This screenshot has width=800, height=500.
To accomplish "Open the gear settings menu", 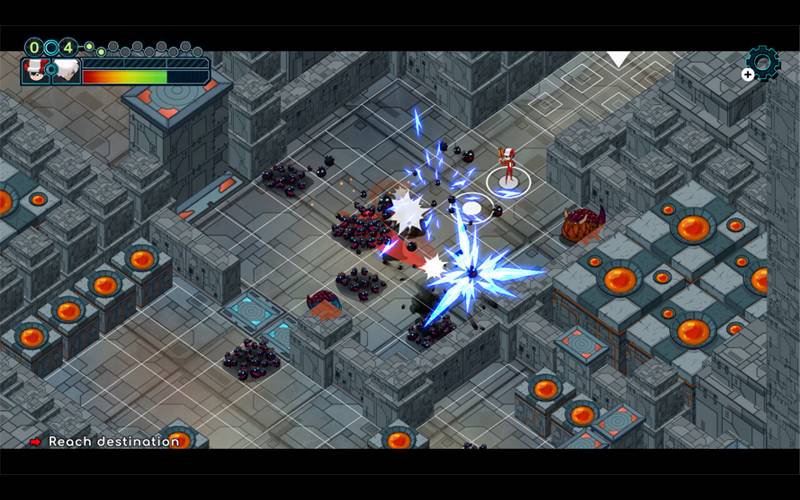I will tap(763, 63).
